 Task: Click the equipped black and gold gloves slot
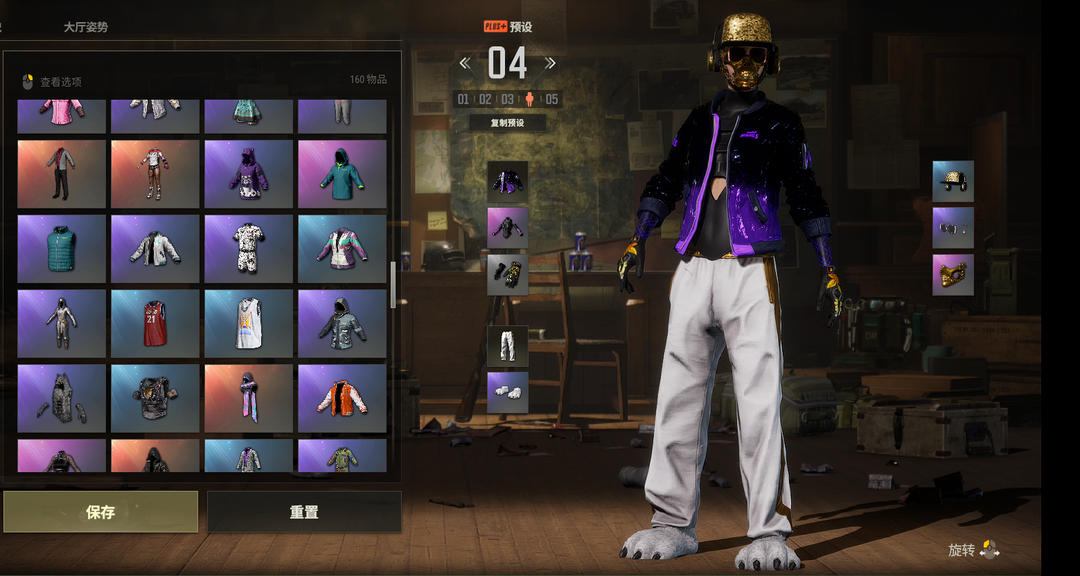[x=507, y=274]
